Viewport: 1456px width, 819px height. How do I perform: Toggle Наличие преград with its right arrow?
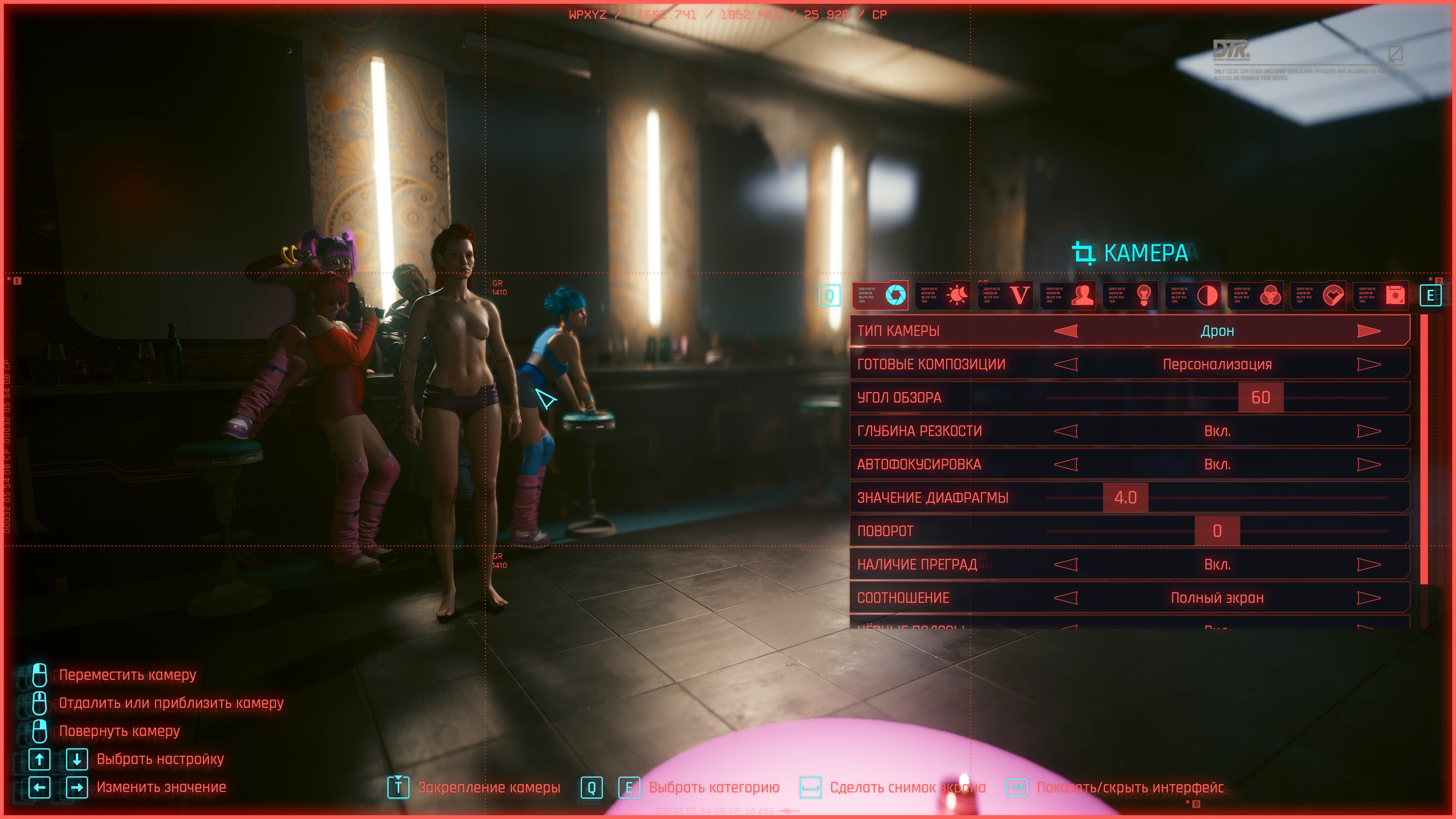[x=1369, y=565]
